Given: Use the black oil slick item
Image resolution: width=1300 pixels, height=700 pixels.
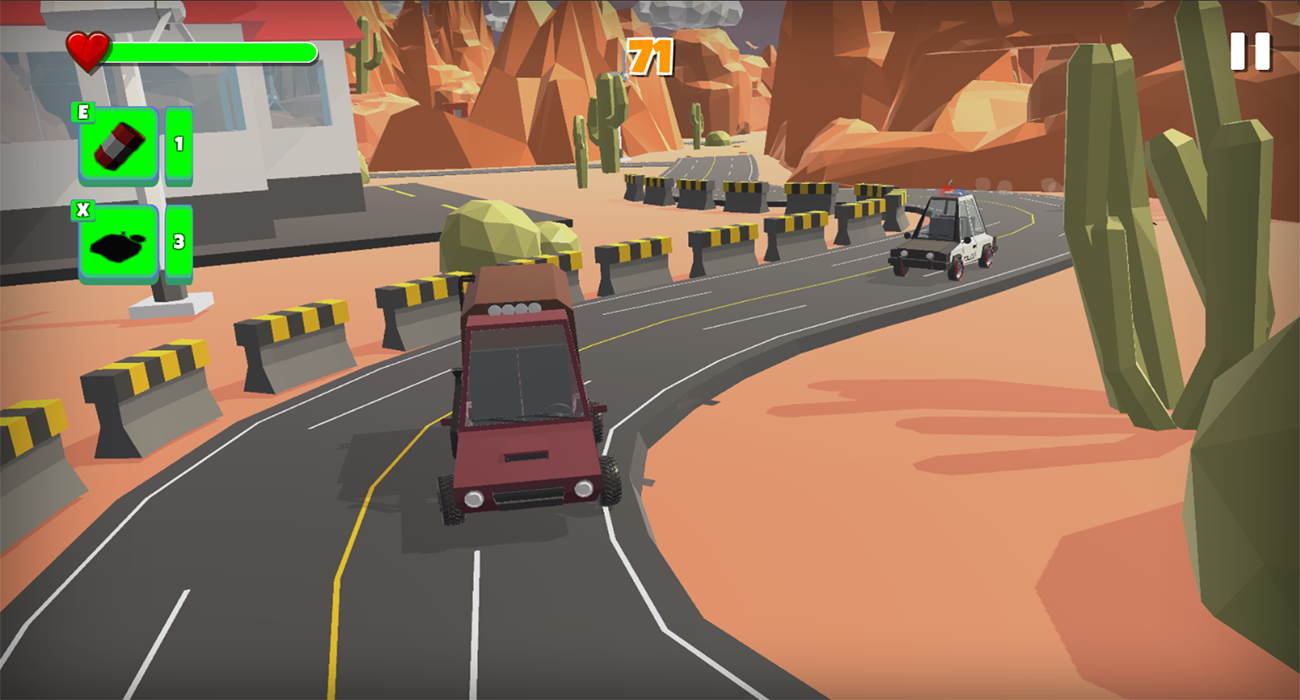Looking at the screenshot, I should click(x=119, y=244).
